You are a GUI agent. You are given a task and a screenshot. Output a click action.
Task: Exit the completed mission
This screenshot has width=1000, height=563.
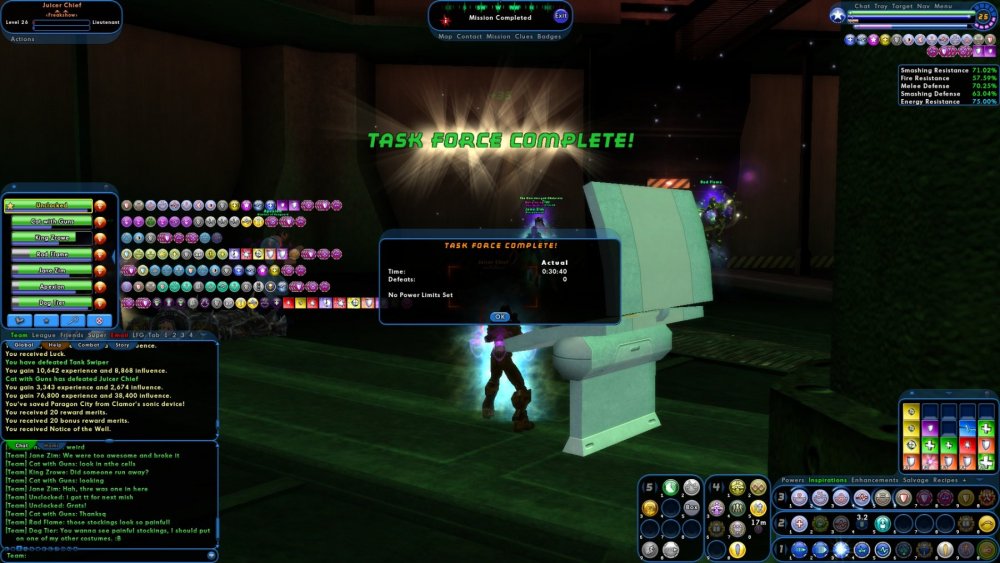(560, 16)
